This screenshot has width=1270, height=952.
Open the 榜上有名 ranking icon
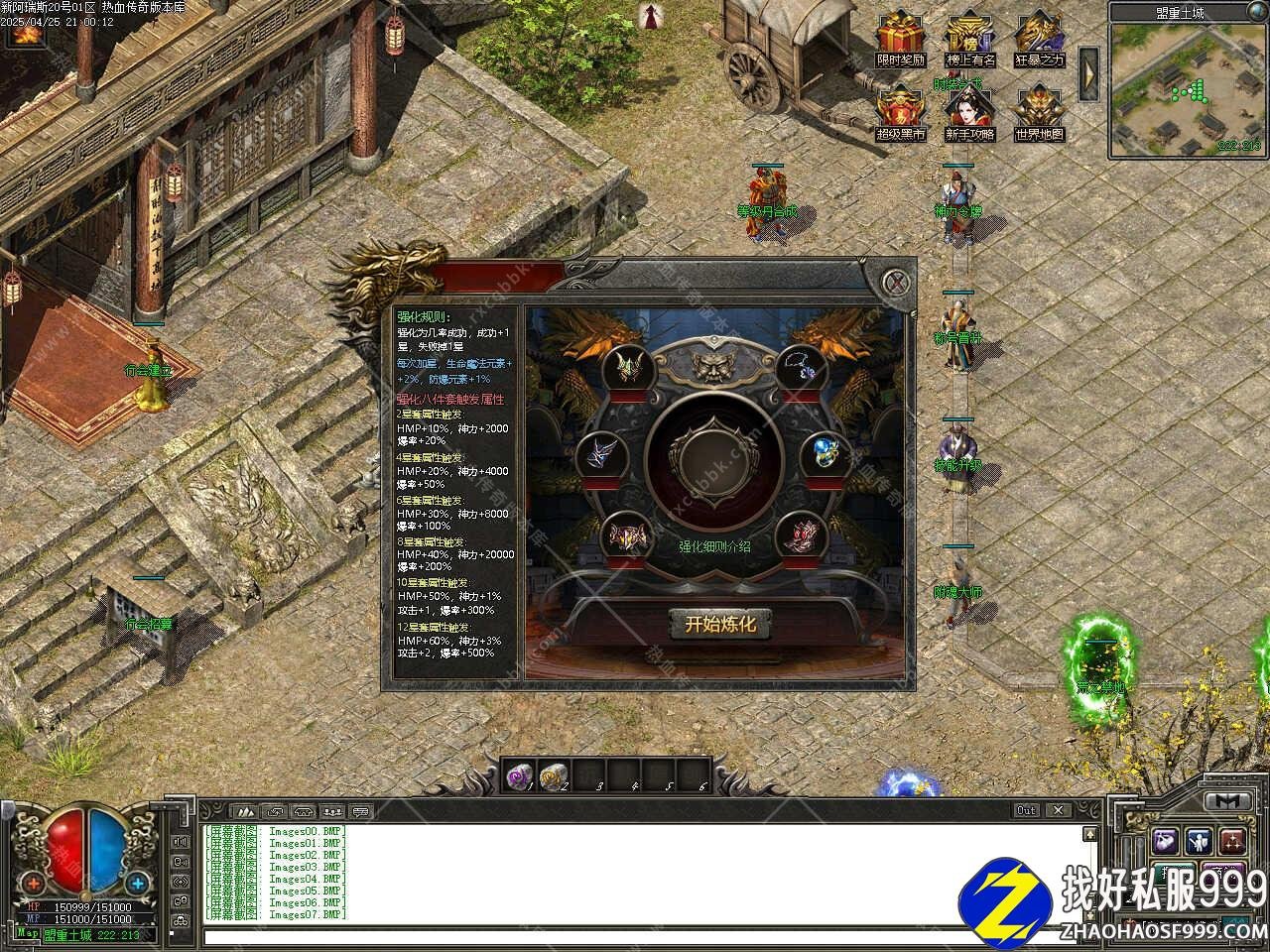969,34
